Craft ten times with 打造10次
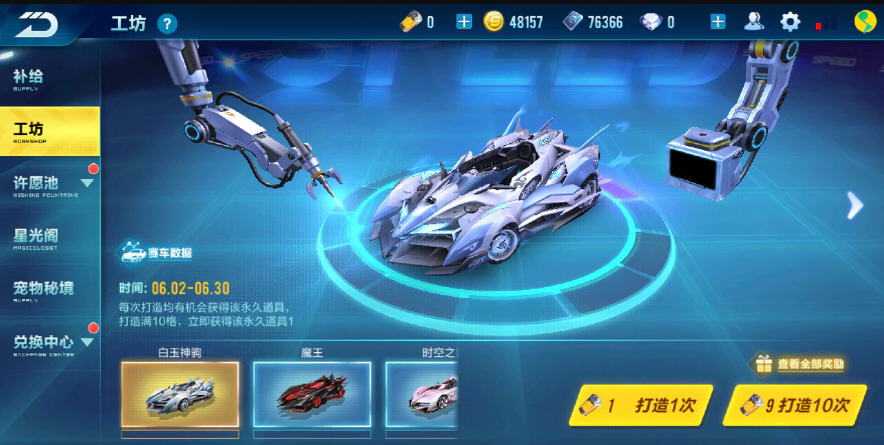The image size is (884, 445). click(794, 405)
